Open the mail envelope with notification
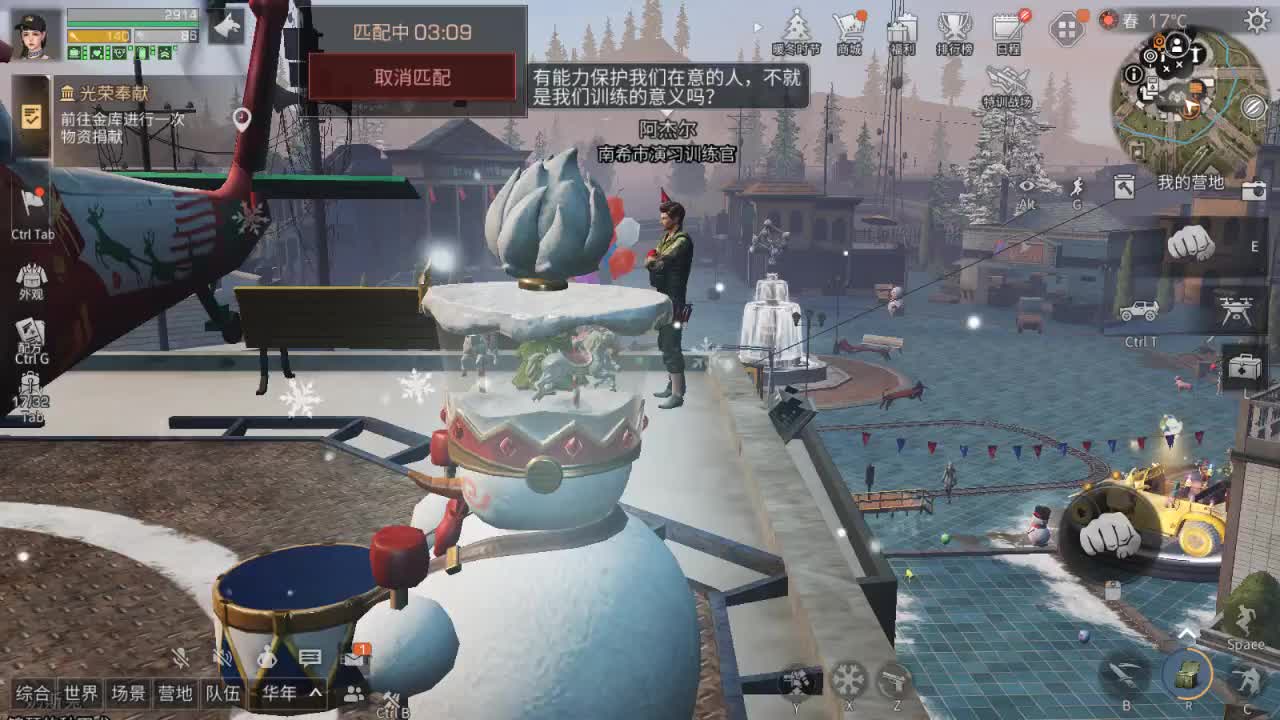 point(355,657)
